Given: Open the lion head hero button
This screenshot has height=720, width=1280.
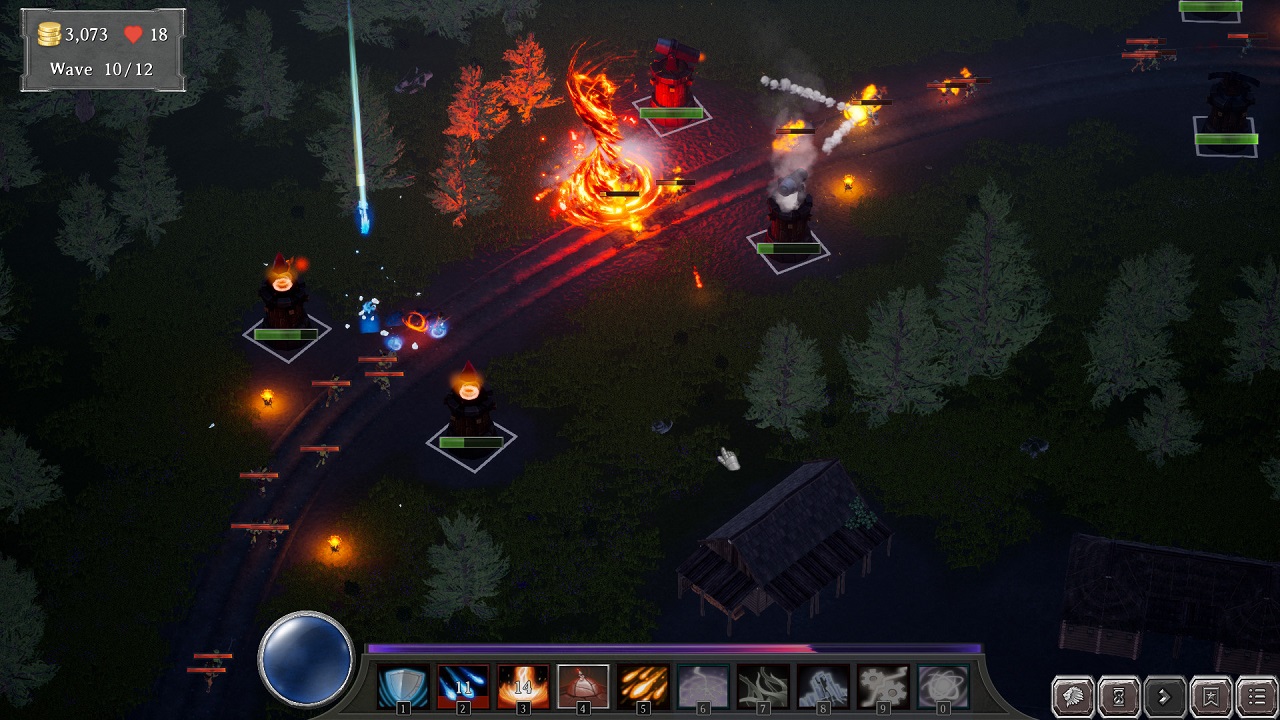Looking at the screenshot, I should [1072, 695].
